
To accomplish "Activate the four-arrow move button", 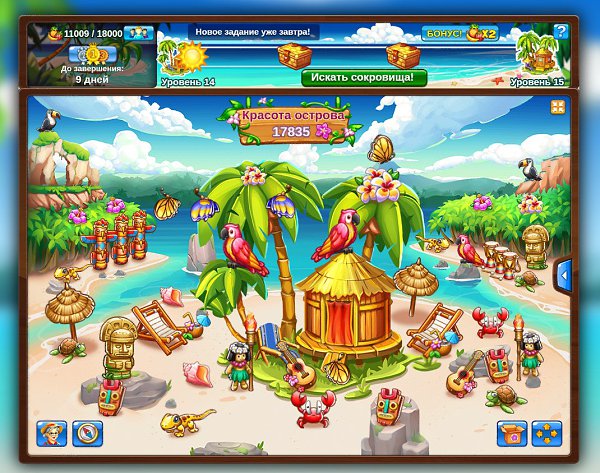I will click(x=547, y=433).
